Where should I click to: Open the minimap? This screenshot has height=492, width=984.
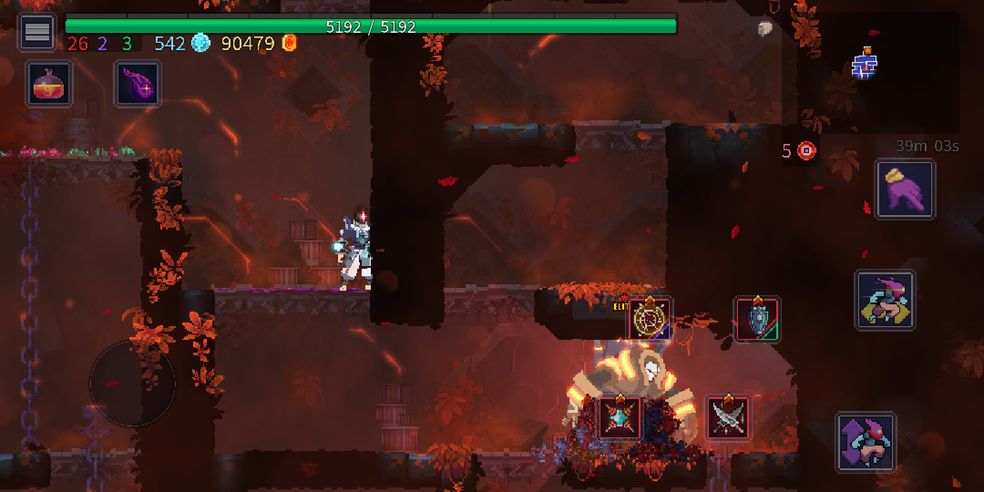tap(864, 66)
